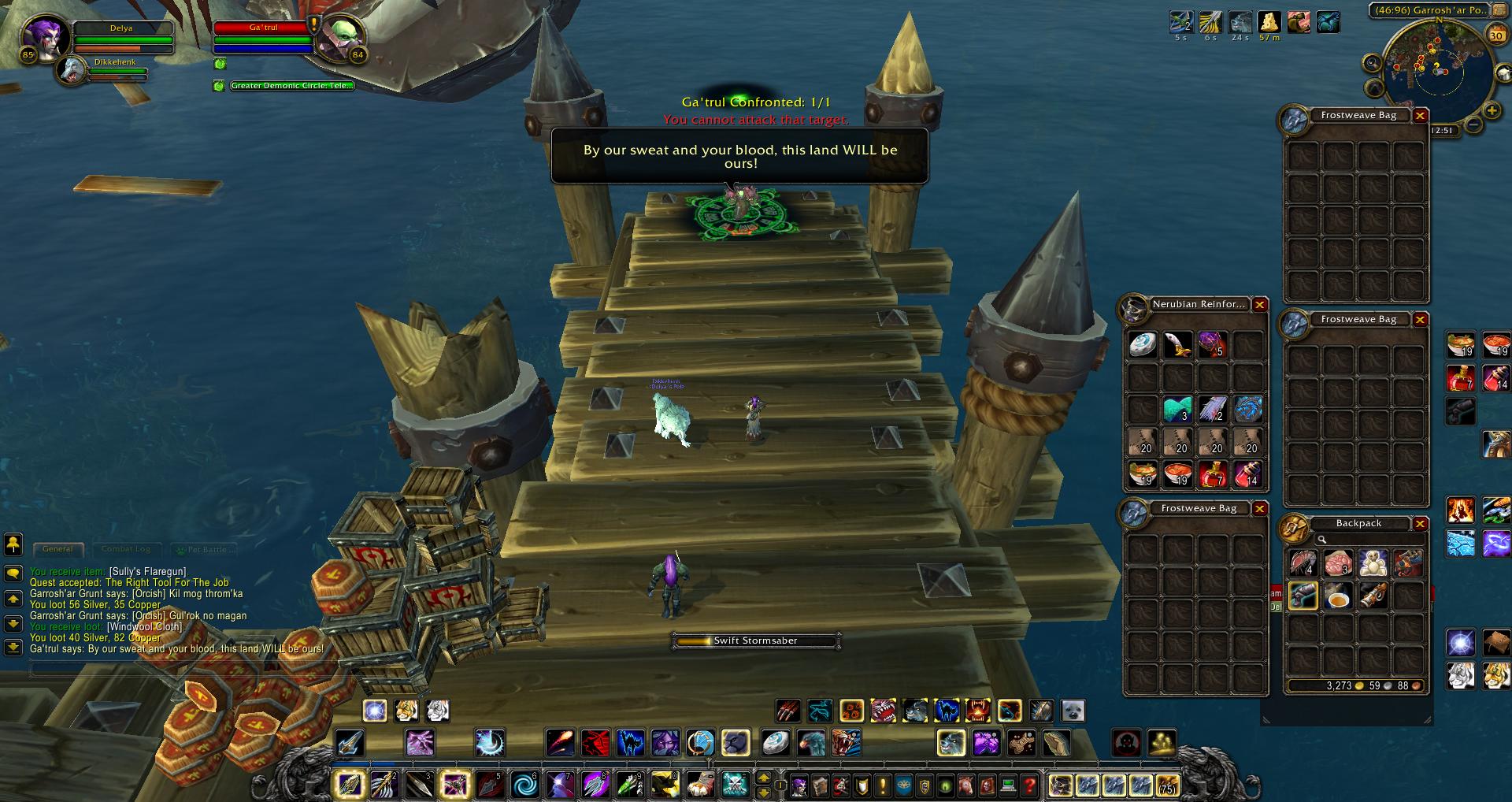This screenshot has height=802, width=1512.
Task: Open the red question mark help button
Action: point(1029,785)
